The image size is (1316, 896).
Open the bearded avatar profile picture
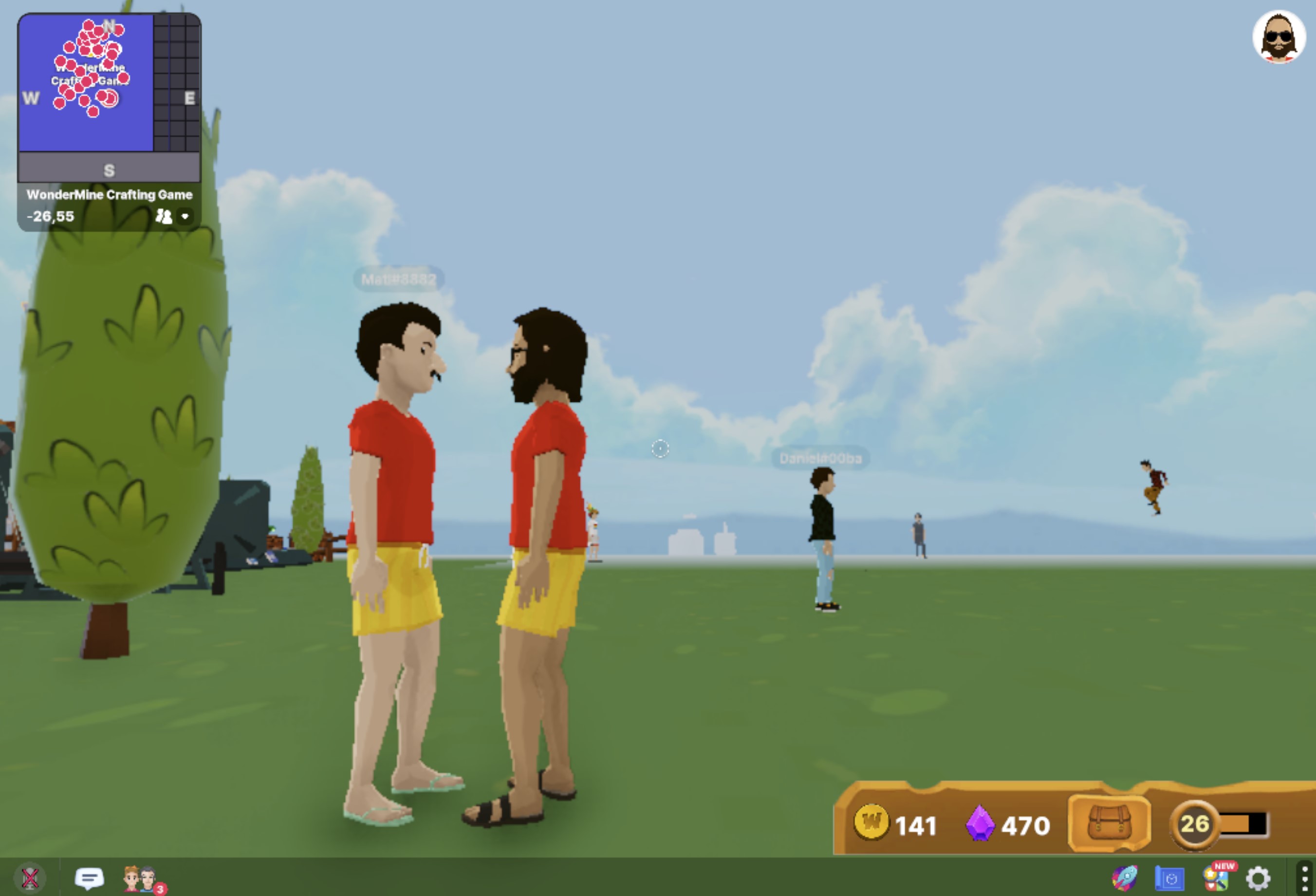(1279, 37)
